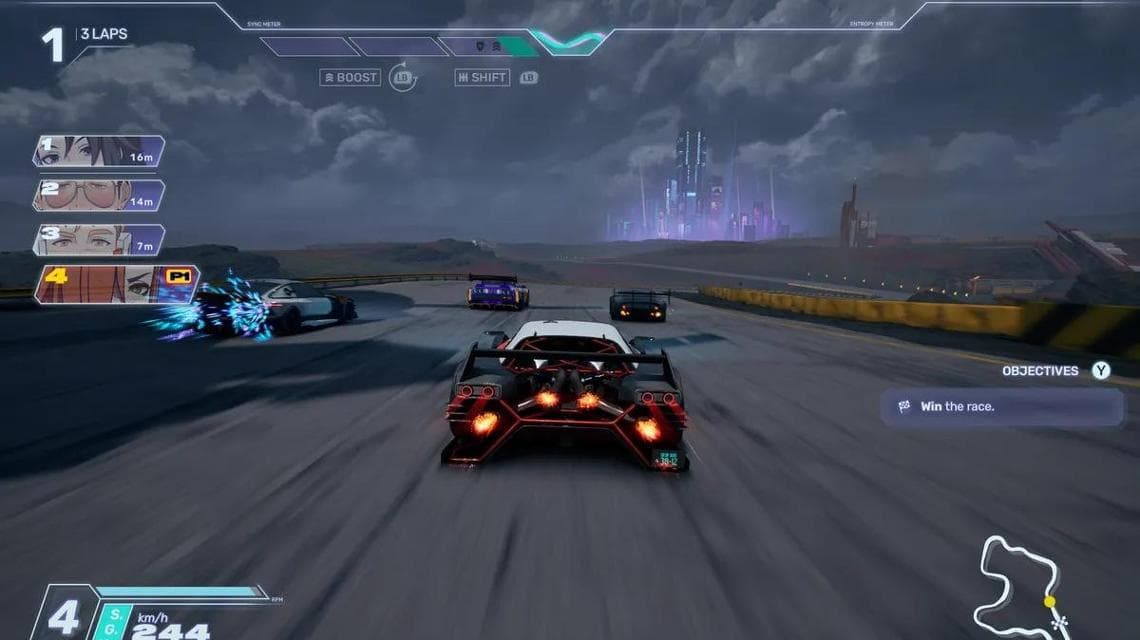Viewport: 1140px width, 640px height.
Task: Select the third place racer portrait
Action: click(x=97, y=240)
